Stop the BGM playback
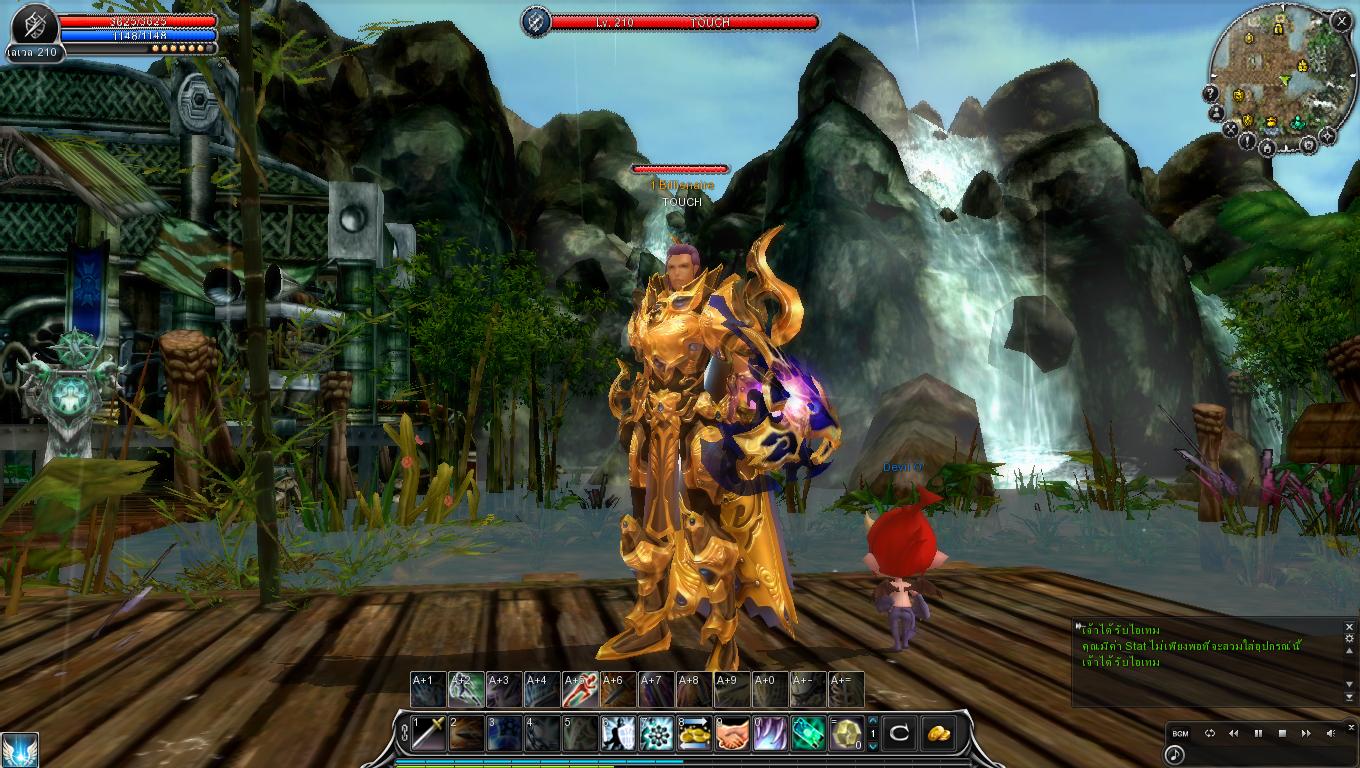 tap(1282, 733)
